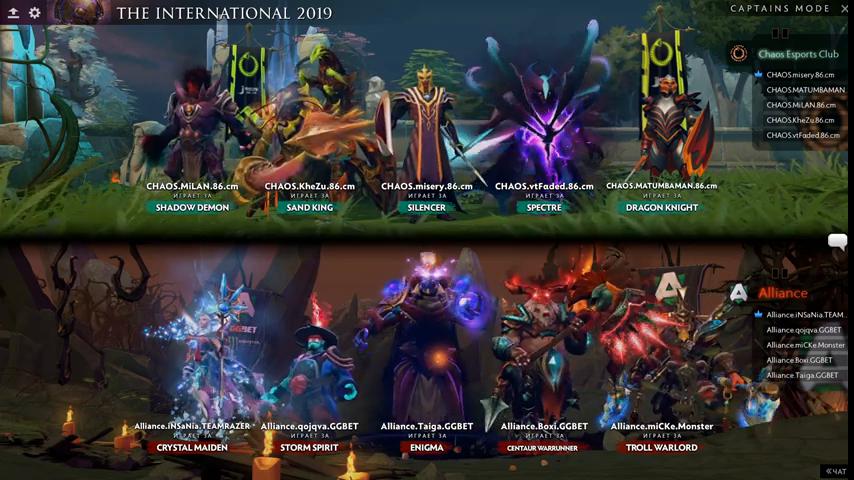The height and width of the screenshot is (480, 854).
Task: Click CHAOS.KheZu.86.cm in the team list
Action: click(800, 120)
